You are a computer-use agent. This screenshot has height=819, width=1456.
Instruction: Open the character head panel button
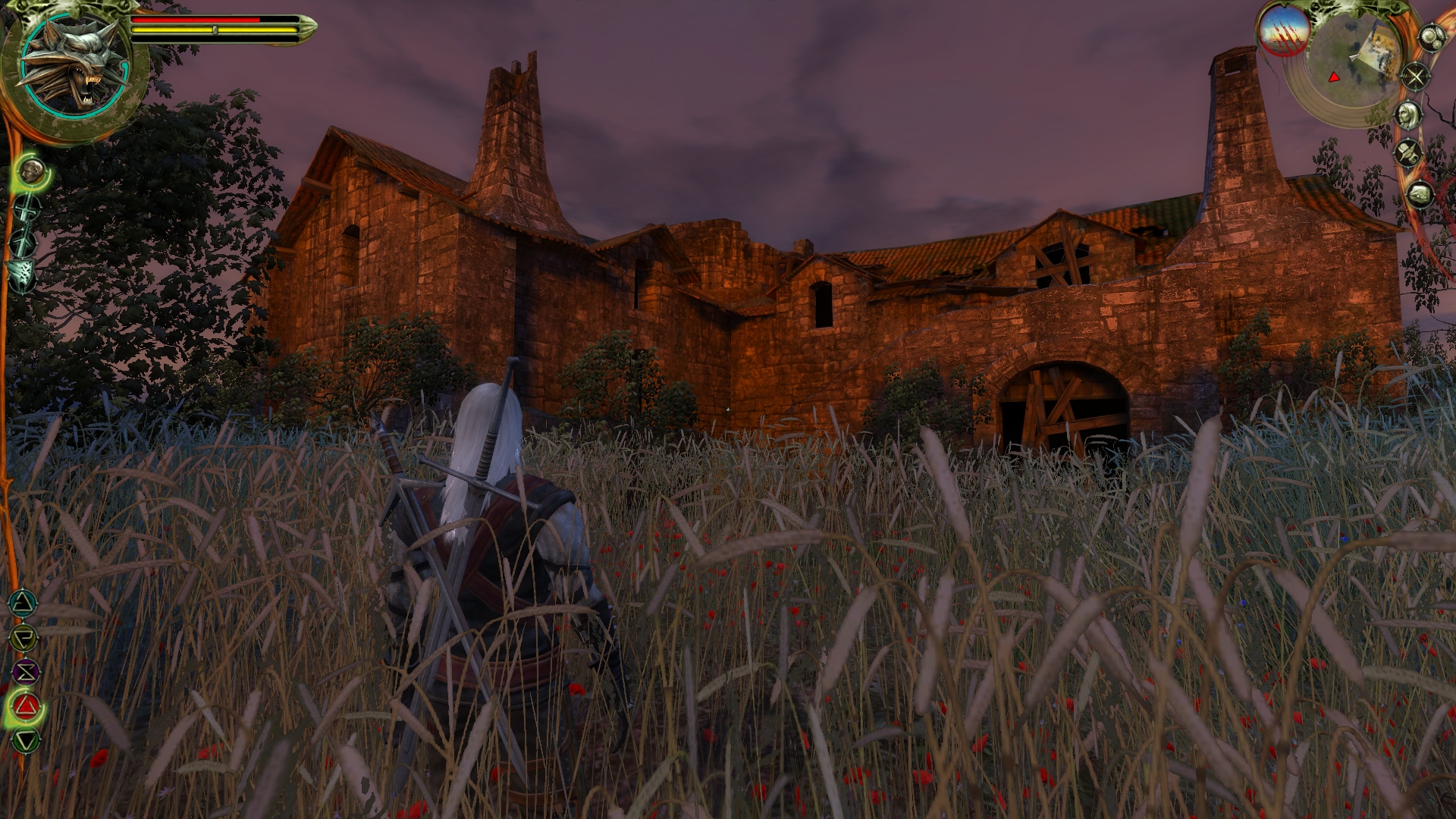pyautogui.click(x=1409, y=115)
